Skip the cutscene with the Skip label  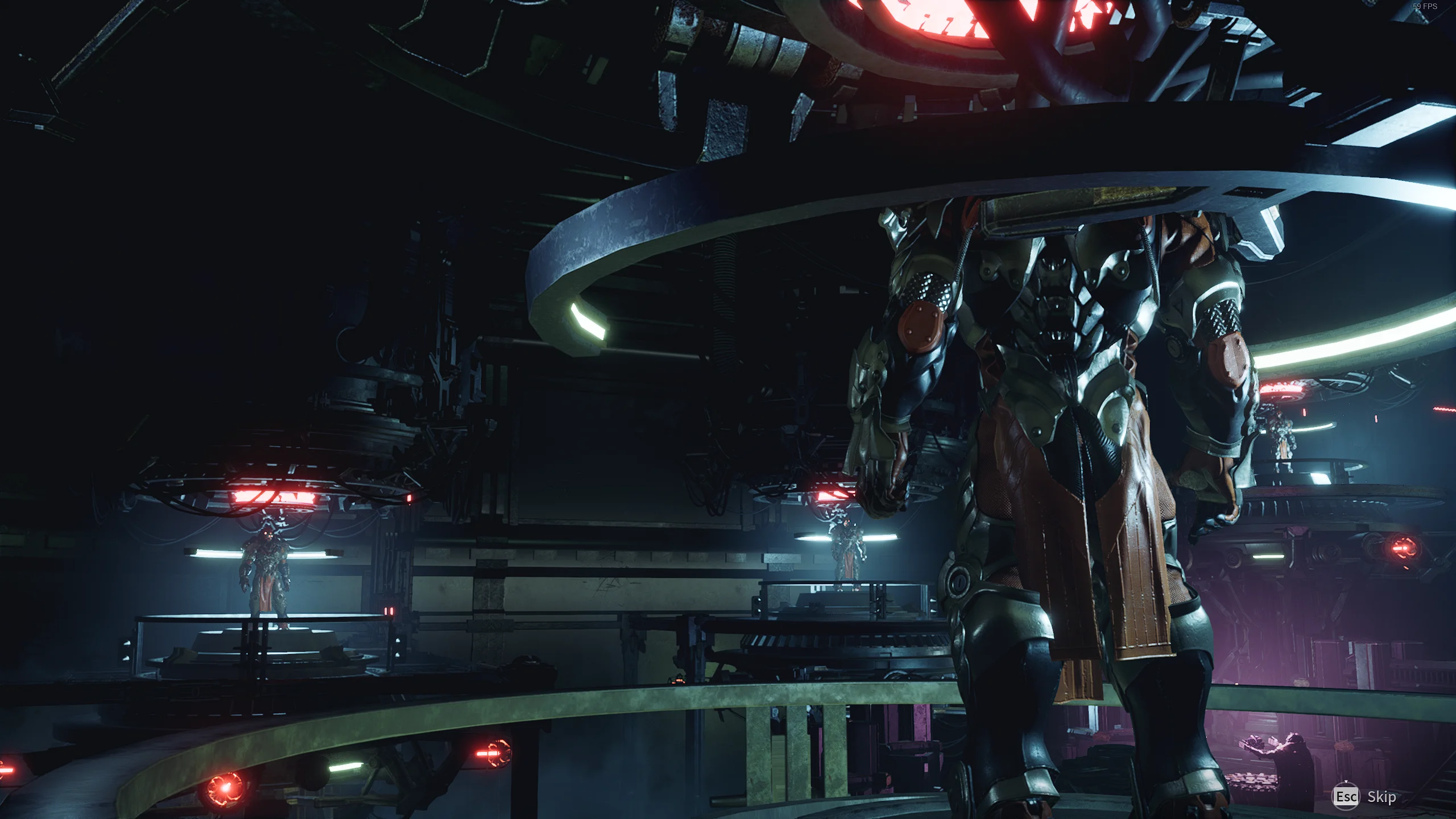coord(1381,797)
